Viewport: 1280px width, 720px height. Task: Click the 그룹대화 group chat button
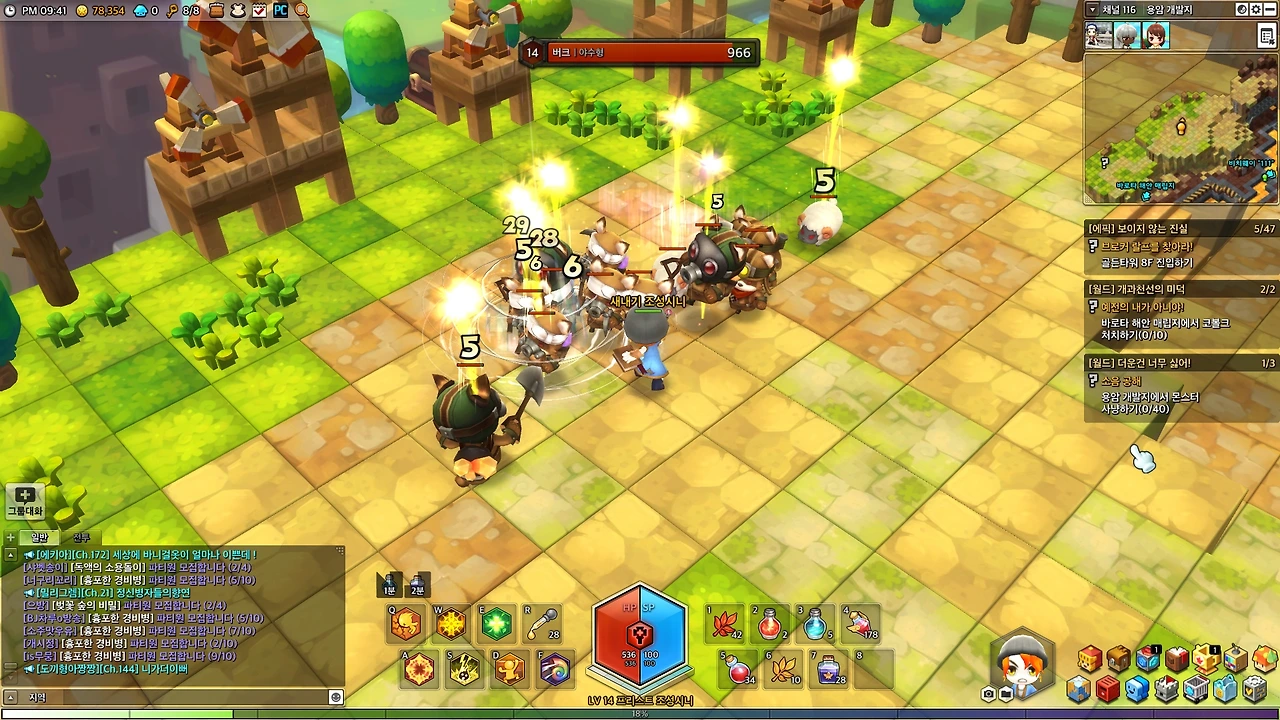pyautogui.click(x=25, y=500)
